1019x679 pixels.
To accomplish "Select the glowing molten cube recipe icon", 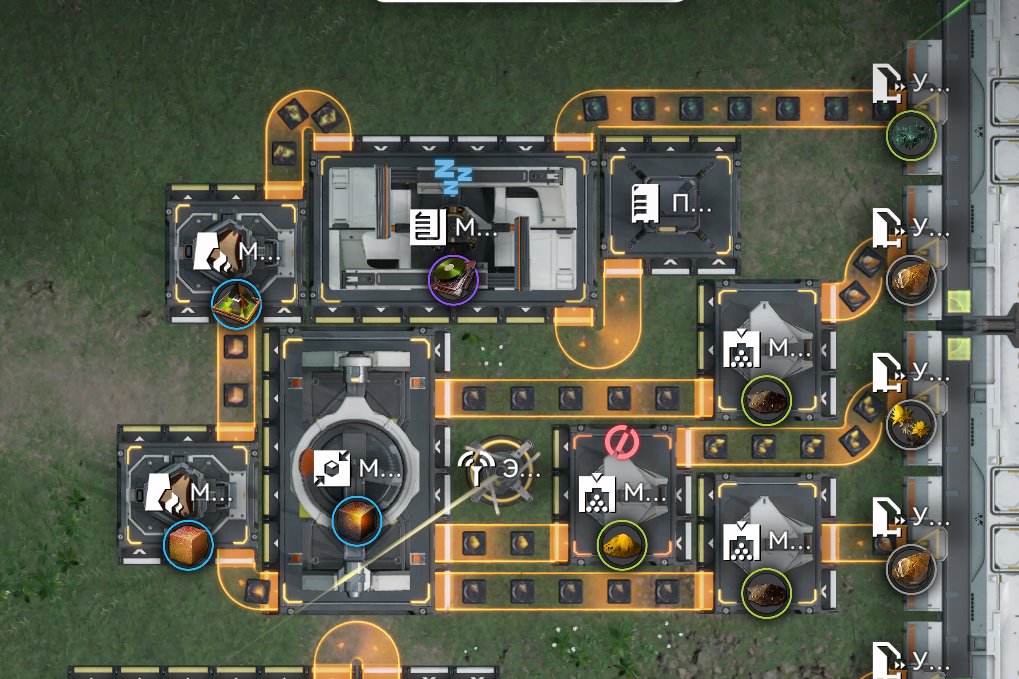I will tap(357, 521).
